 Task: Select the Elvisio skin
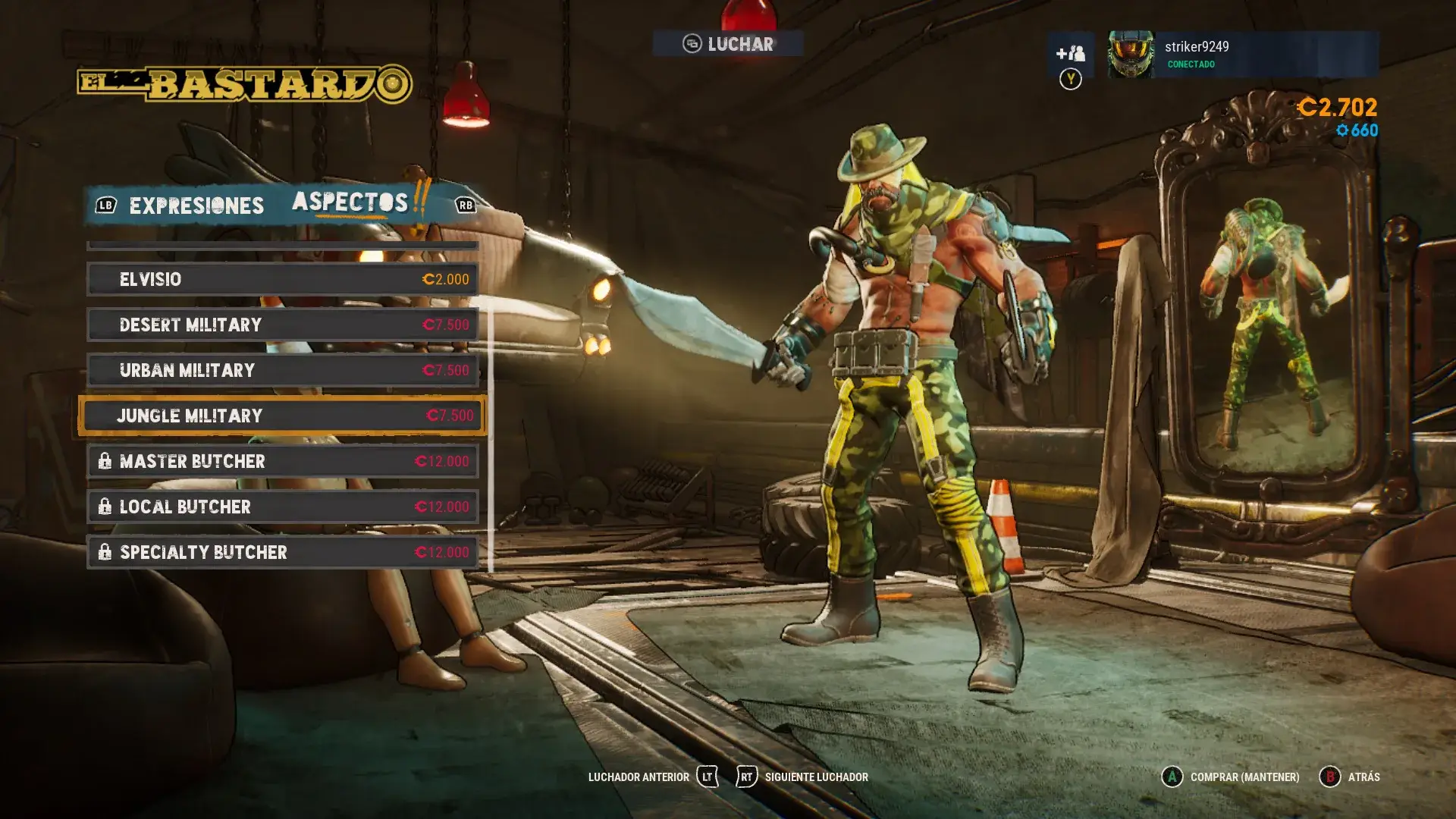[282, 279]
